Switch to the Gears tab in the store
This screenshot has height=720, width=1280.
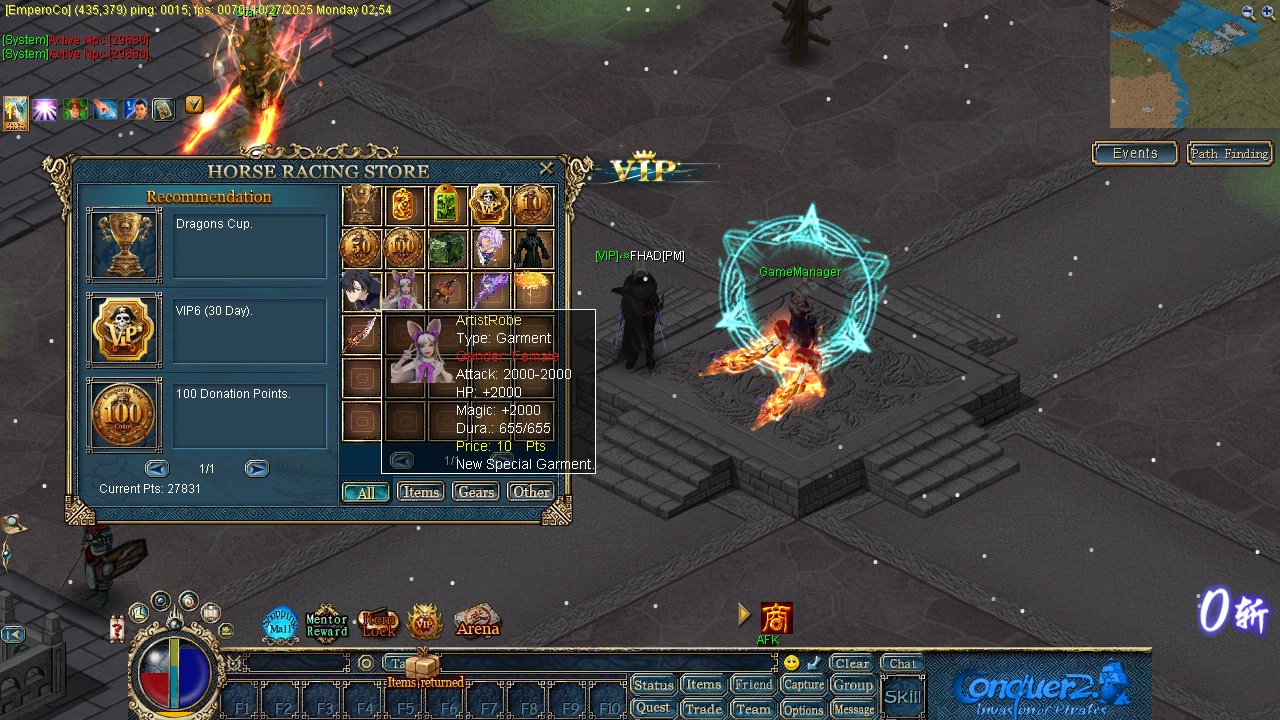point(474,491)
